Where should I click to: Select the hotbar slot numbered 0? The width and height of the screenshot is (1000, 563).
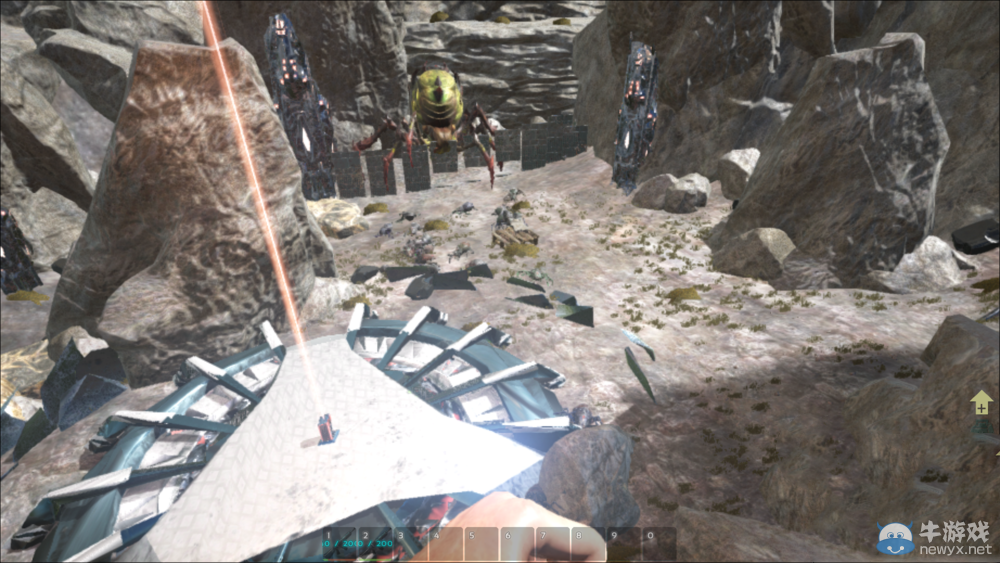coord(659,544)
